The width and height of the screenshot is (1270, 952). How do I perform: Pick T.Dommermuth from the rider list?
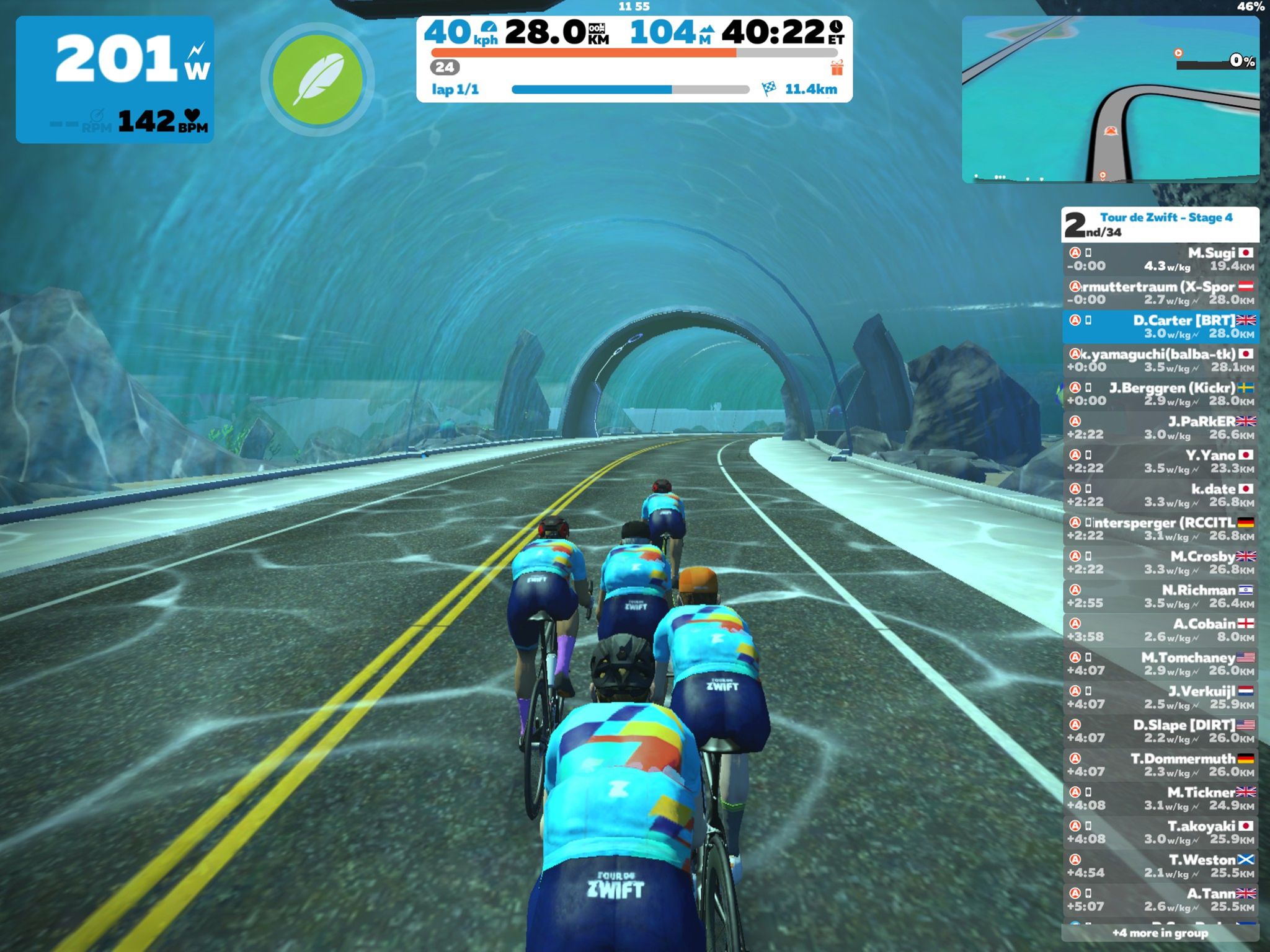1160,764
